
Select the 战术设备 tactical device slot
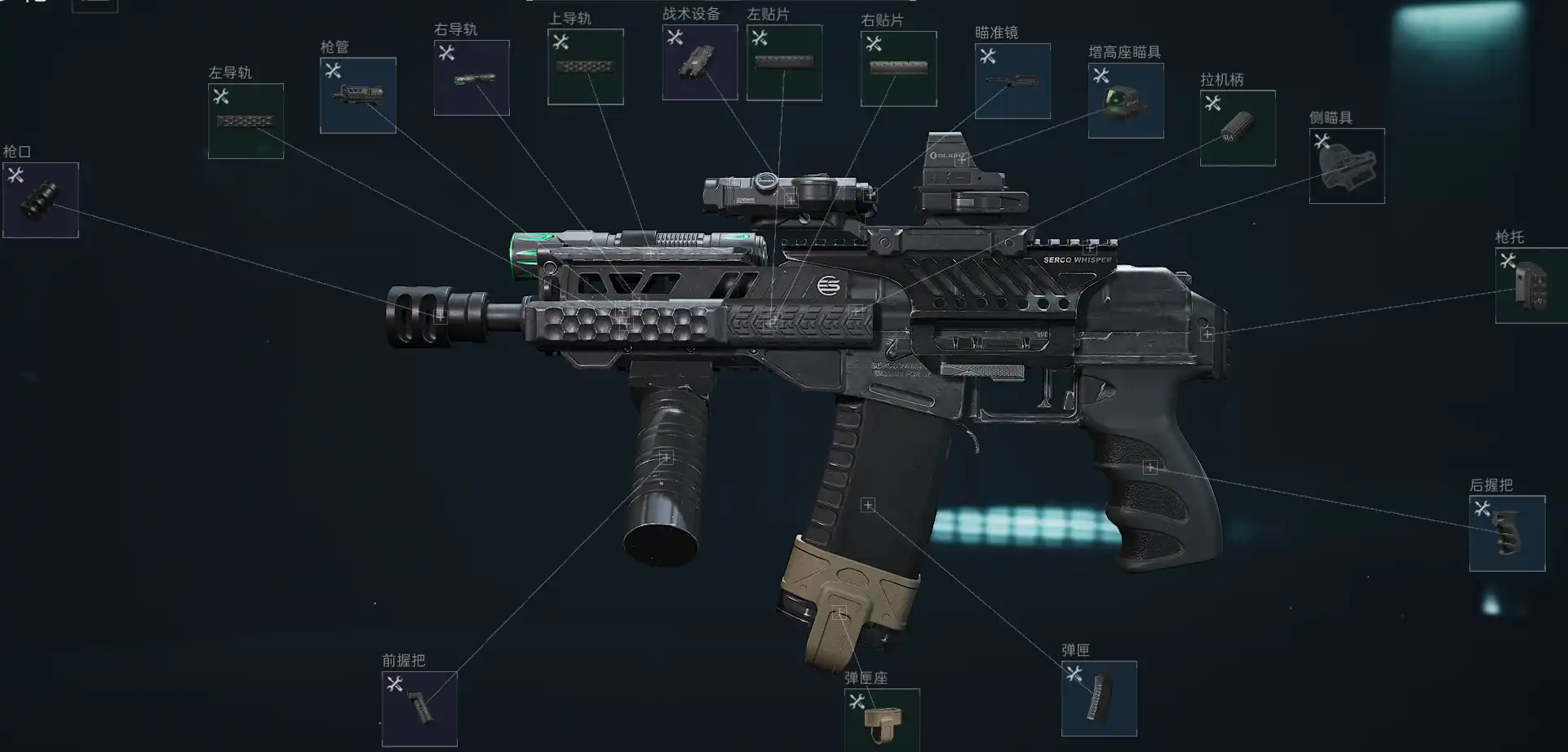(700, 62)
